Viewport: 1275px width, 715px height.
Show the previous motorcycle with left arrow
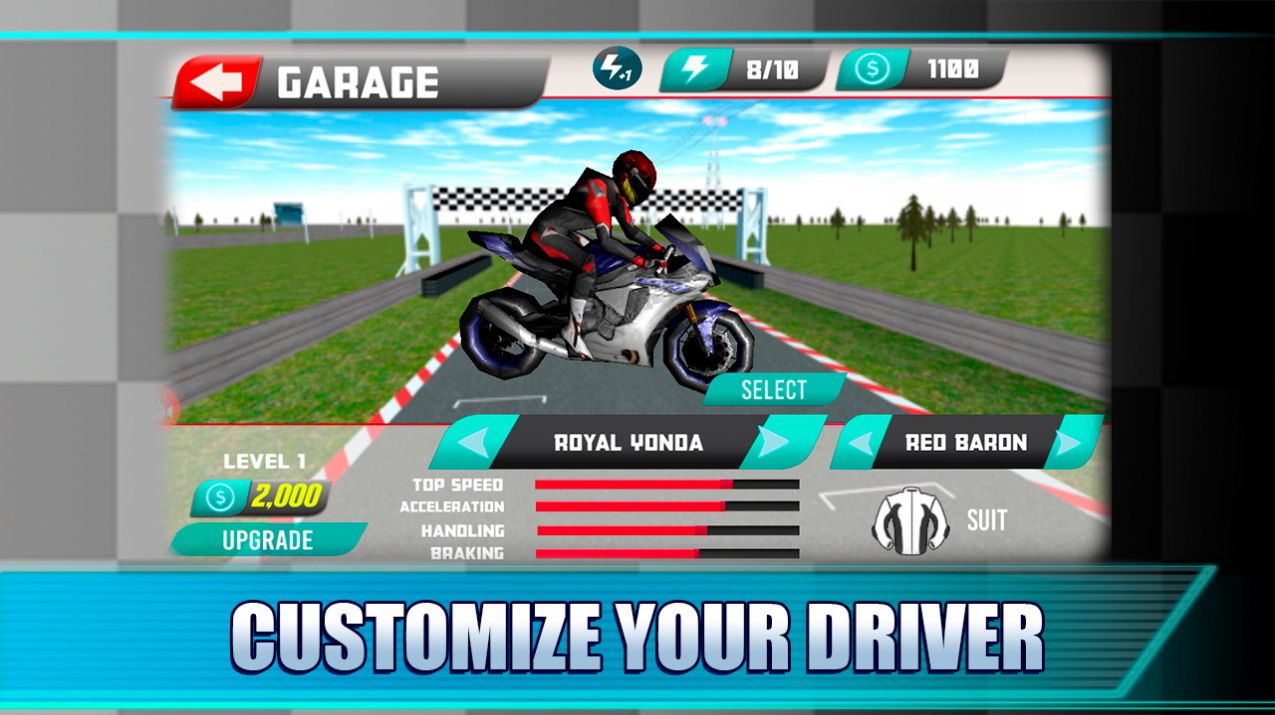(x=468, y=443)
